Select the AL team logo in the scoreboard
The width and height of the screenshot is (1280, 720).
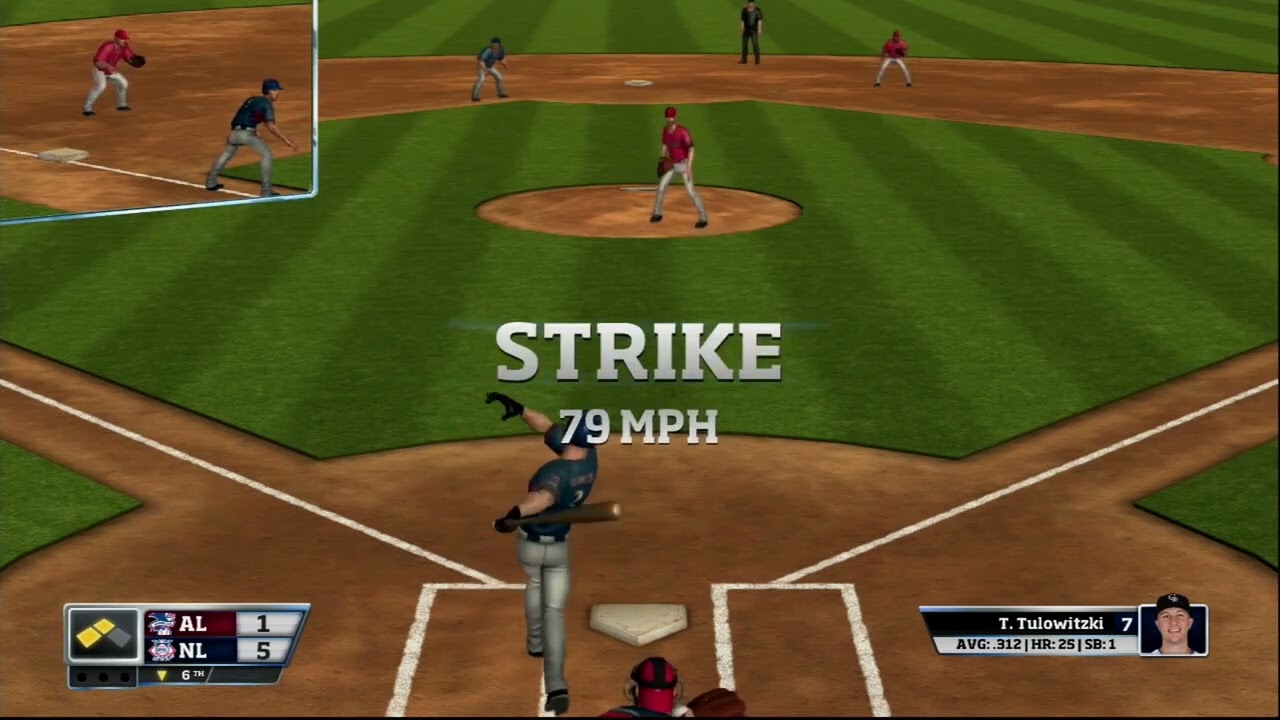pyautogui.click(x=162, y=625)
